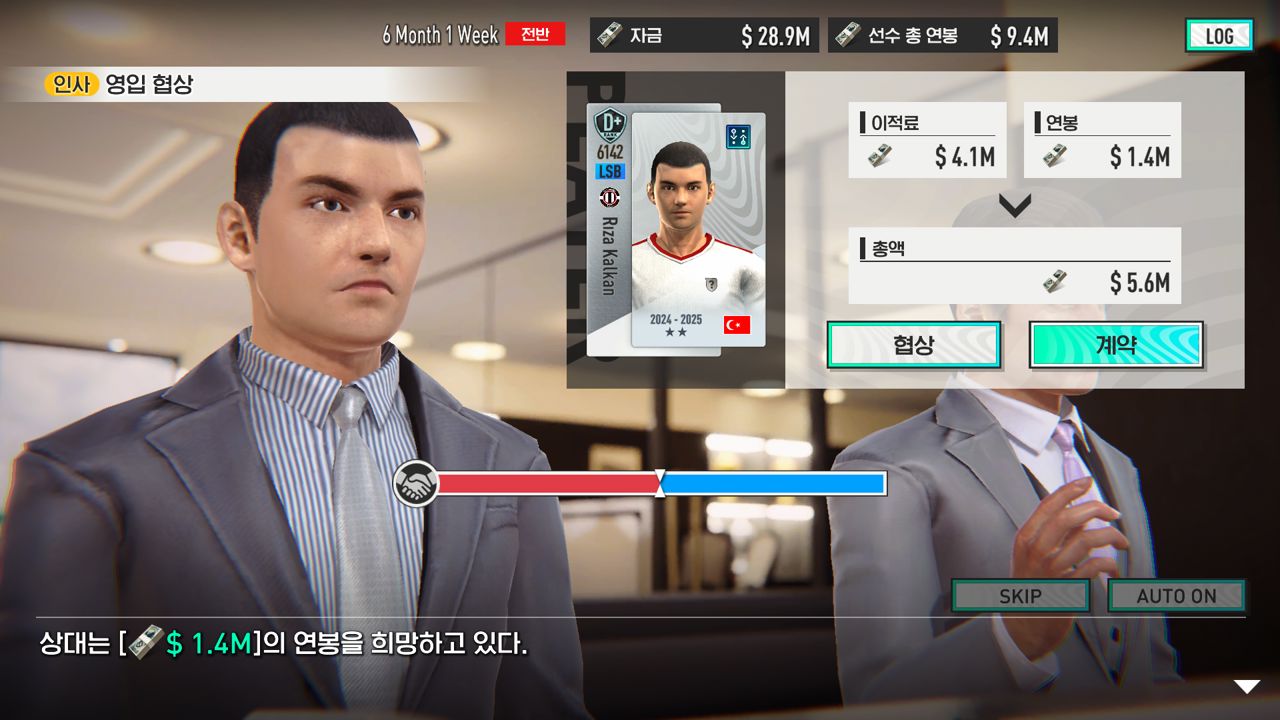Viewport: 1280px width, 720px height.
Task: Advance dialogue with the white arrow
Action: [1246, 686]
